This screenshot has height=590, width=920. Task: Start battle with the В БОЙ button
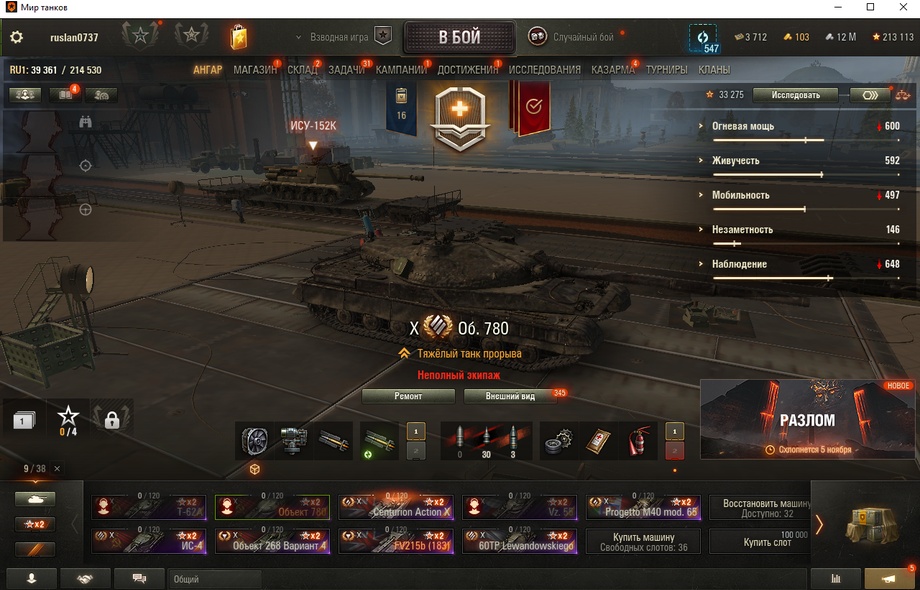click(459, 38)
